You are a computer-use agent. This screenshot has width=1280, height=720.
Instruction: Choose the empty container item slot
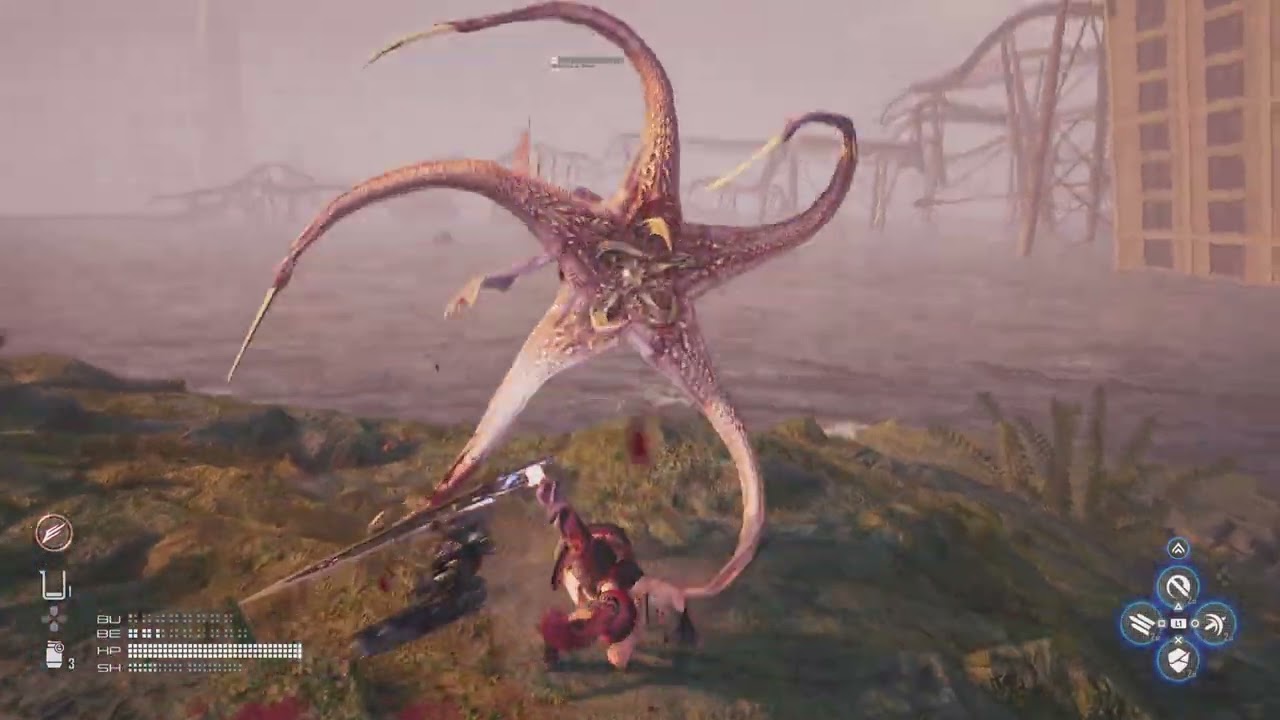(x=54, y=584)
